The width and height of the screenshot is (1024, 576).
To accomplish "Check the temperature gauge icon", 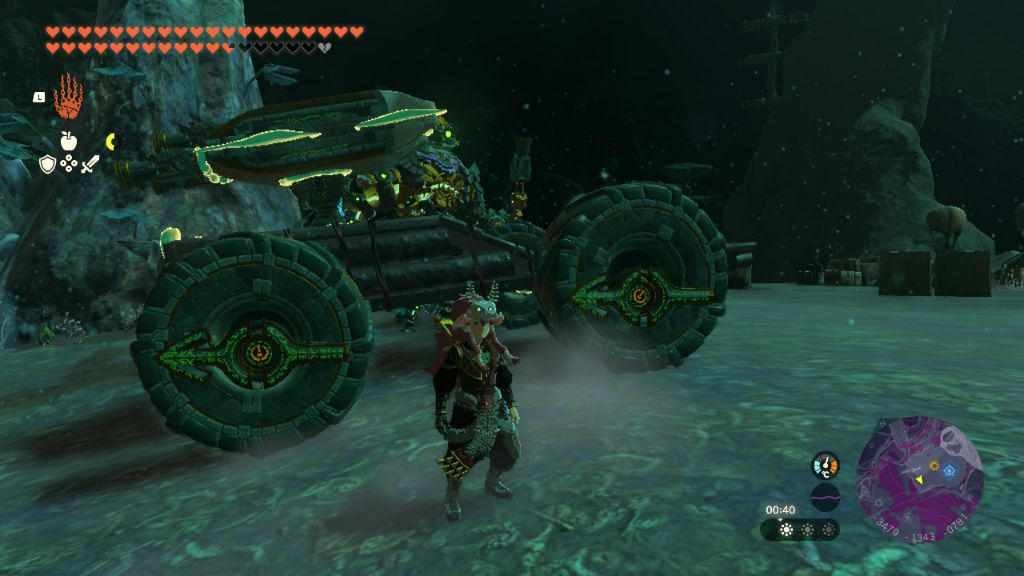I will 825,465.
